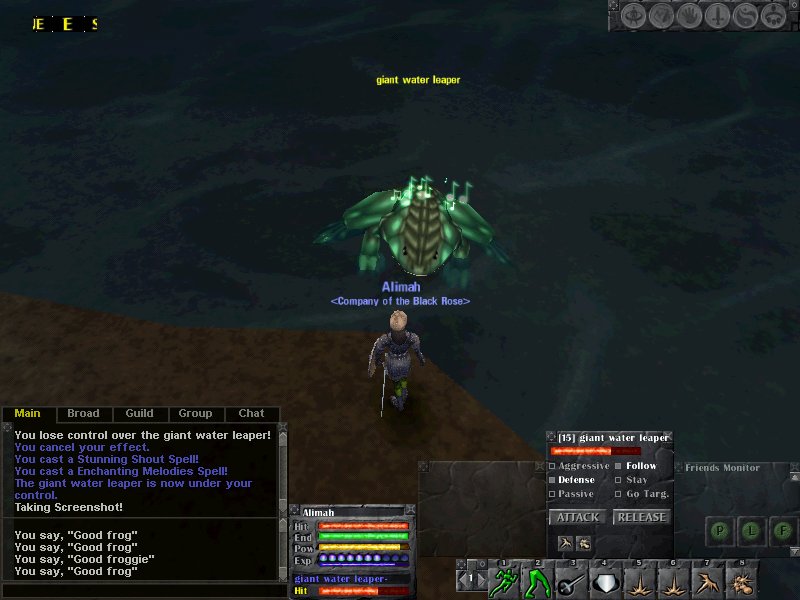Set the pet stance to Aggressive
Screen dimensions: 800x600
[553, 466]
